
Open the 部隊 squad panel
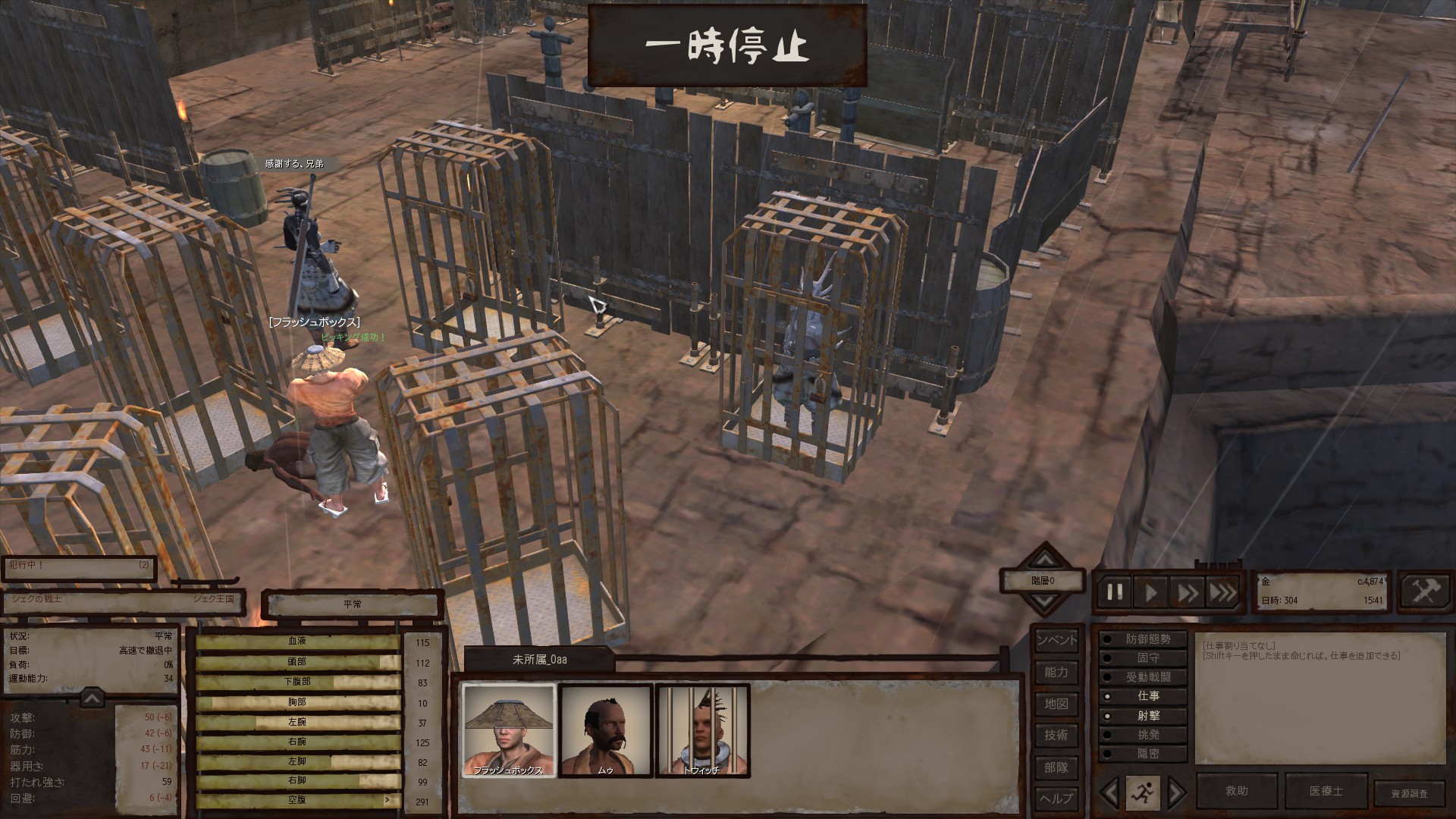(x=1056, y=767)
